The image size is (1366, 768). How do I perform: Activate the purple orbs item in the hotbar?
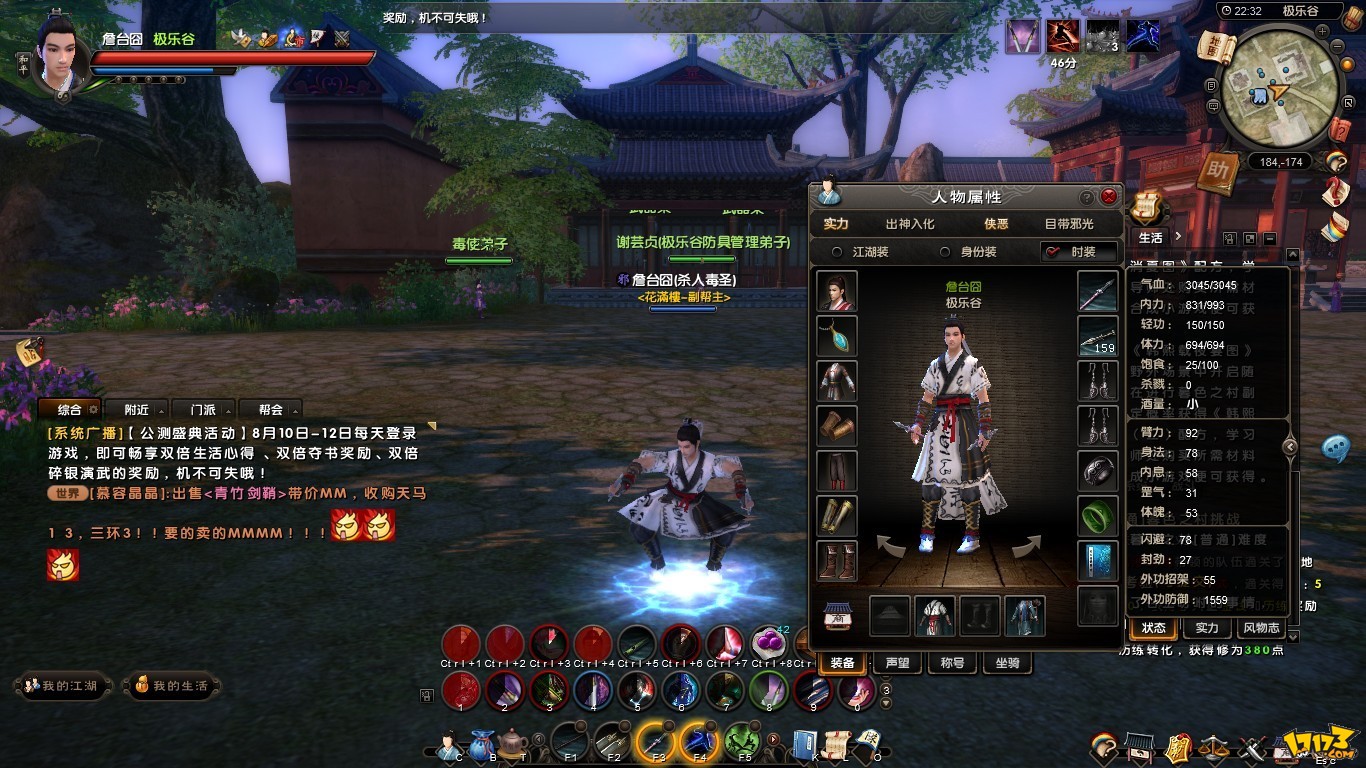(x=768, y=643)
